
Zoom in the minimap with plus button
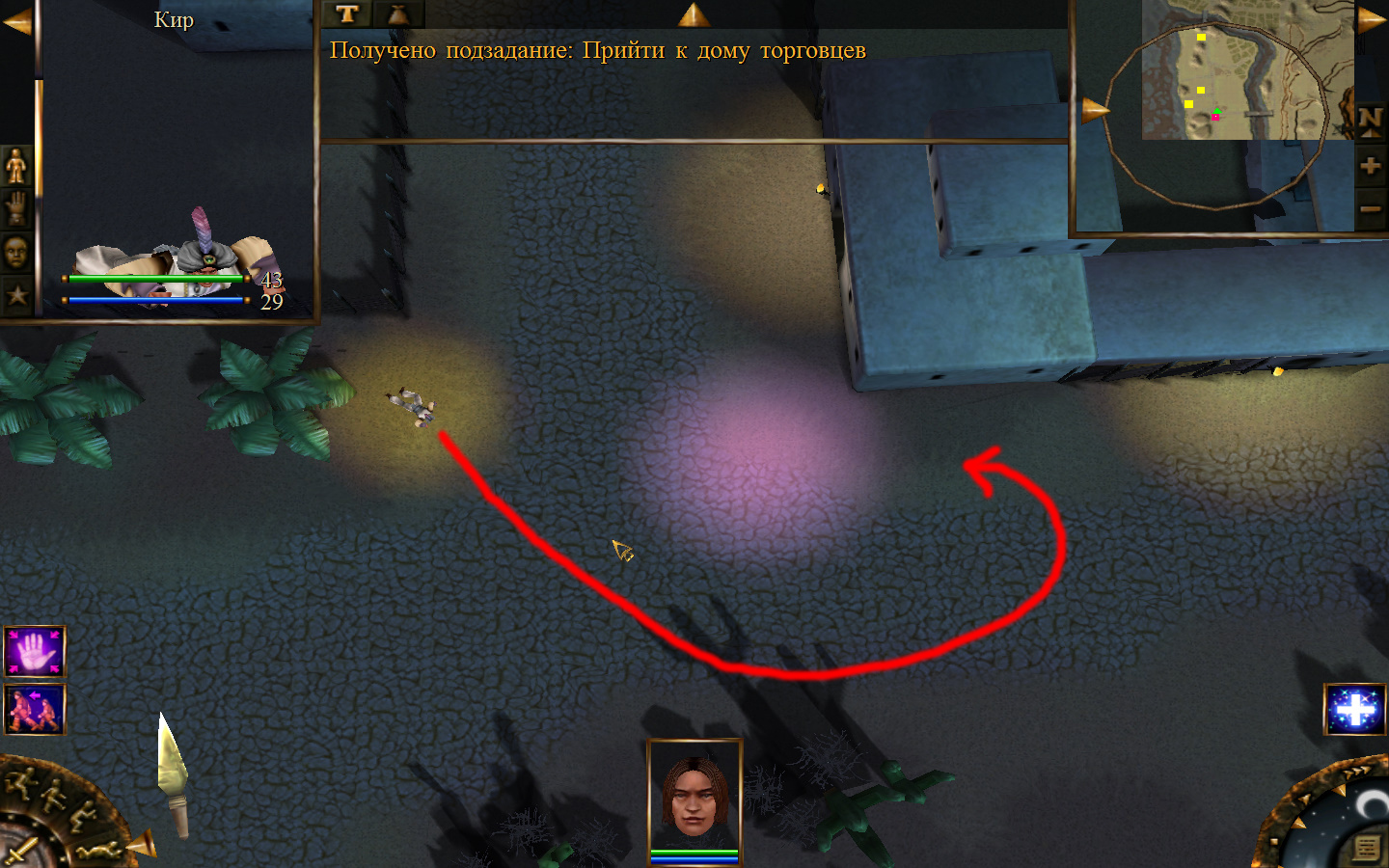point(1370,166)
